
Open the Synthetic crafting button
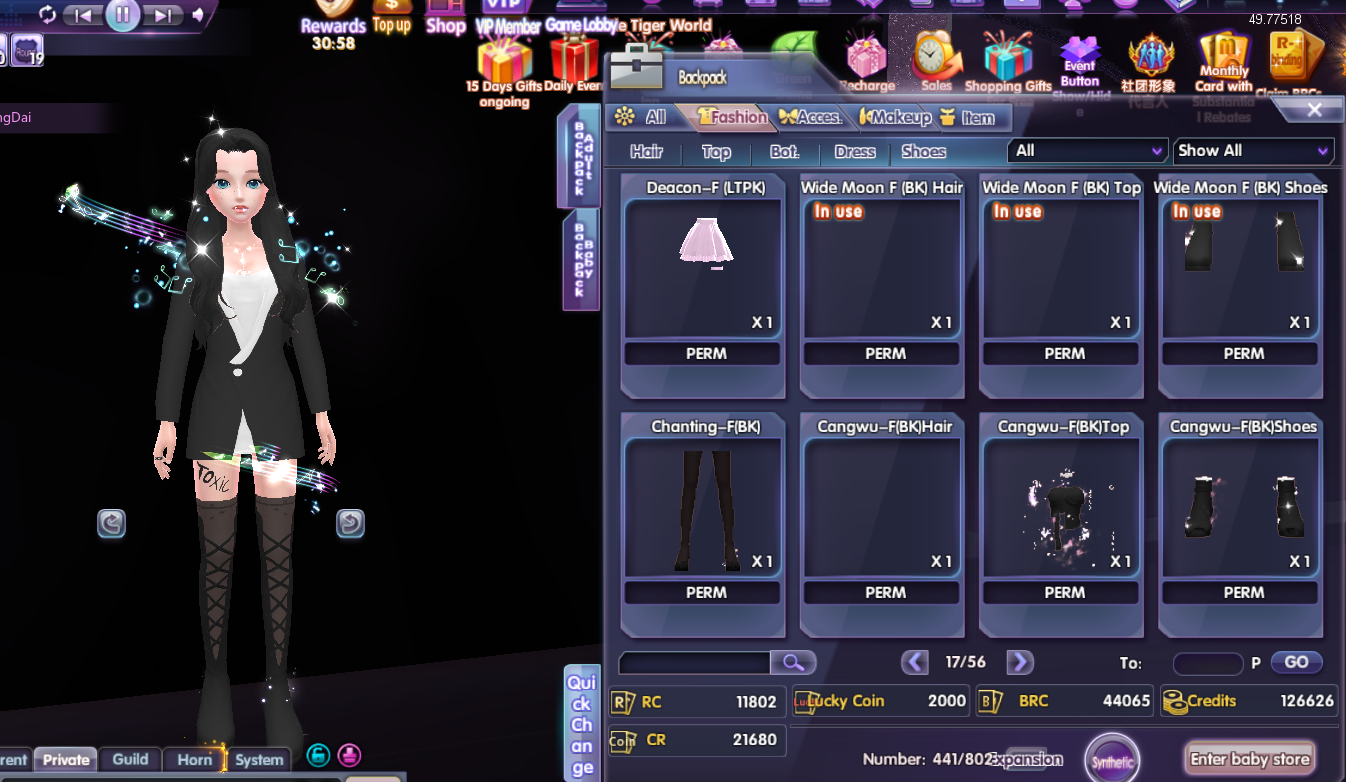1112,761
